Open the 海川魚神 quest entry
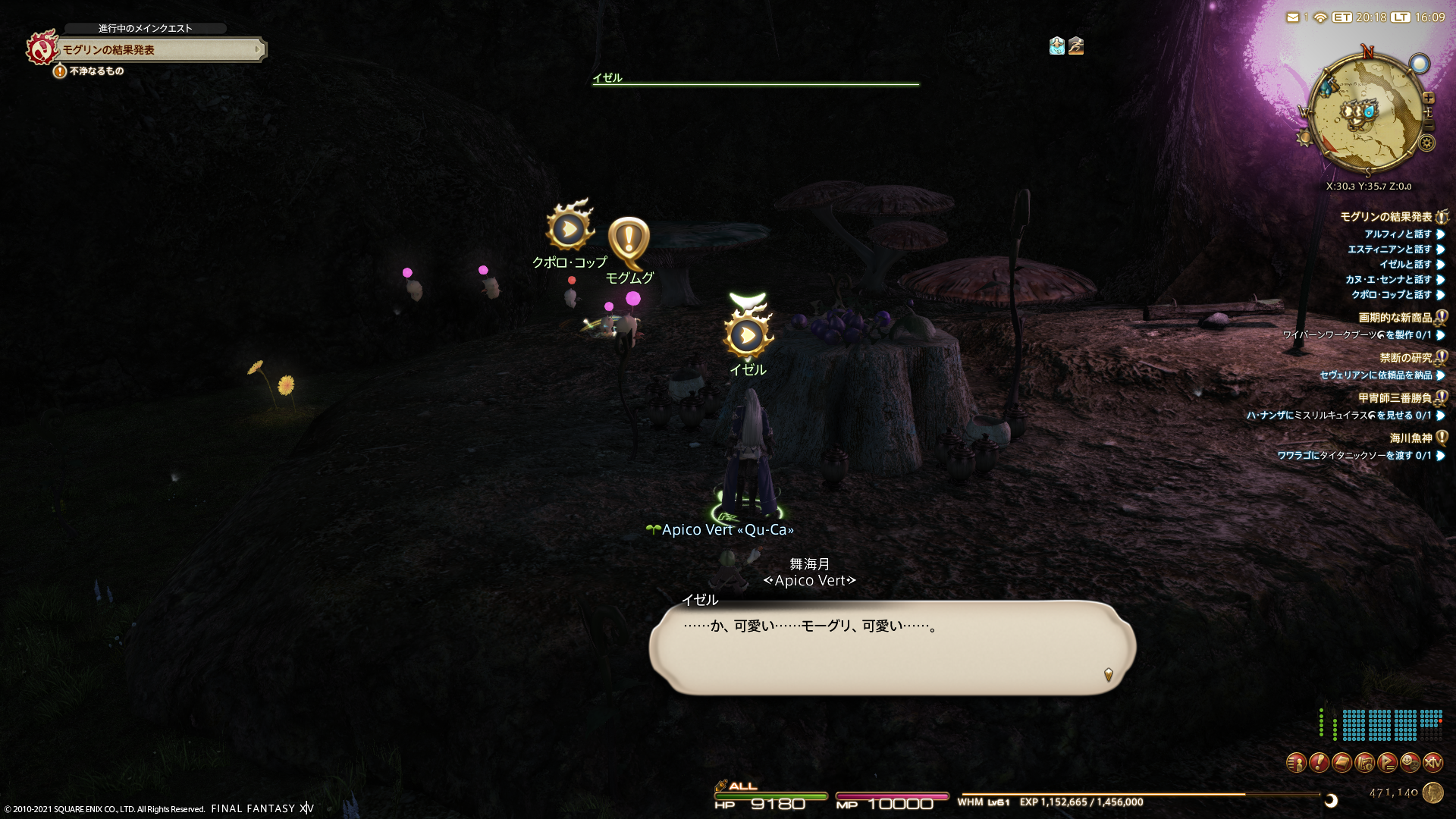Image resolution: width=1456 pixels, height=819 pixels. [1410, 438]
